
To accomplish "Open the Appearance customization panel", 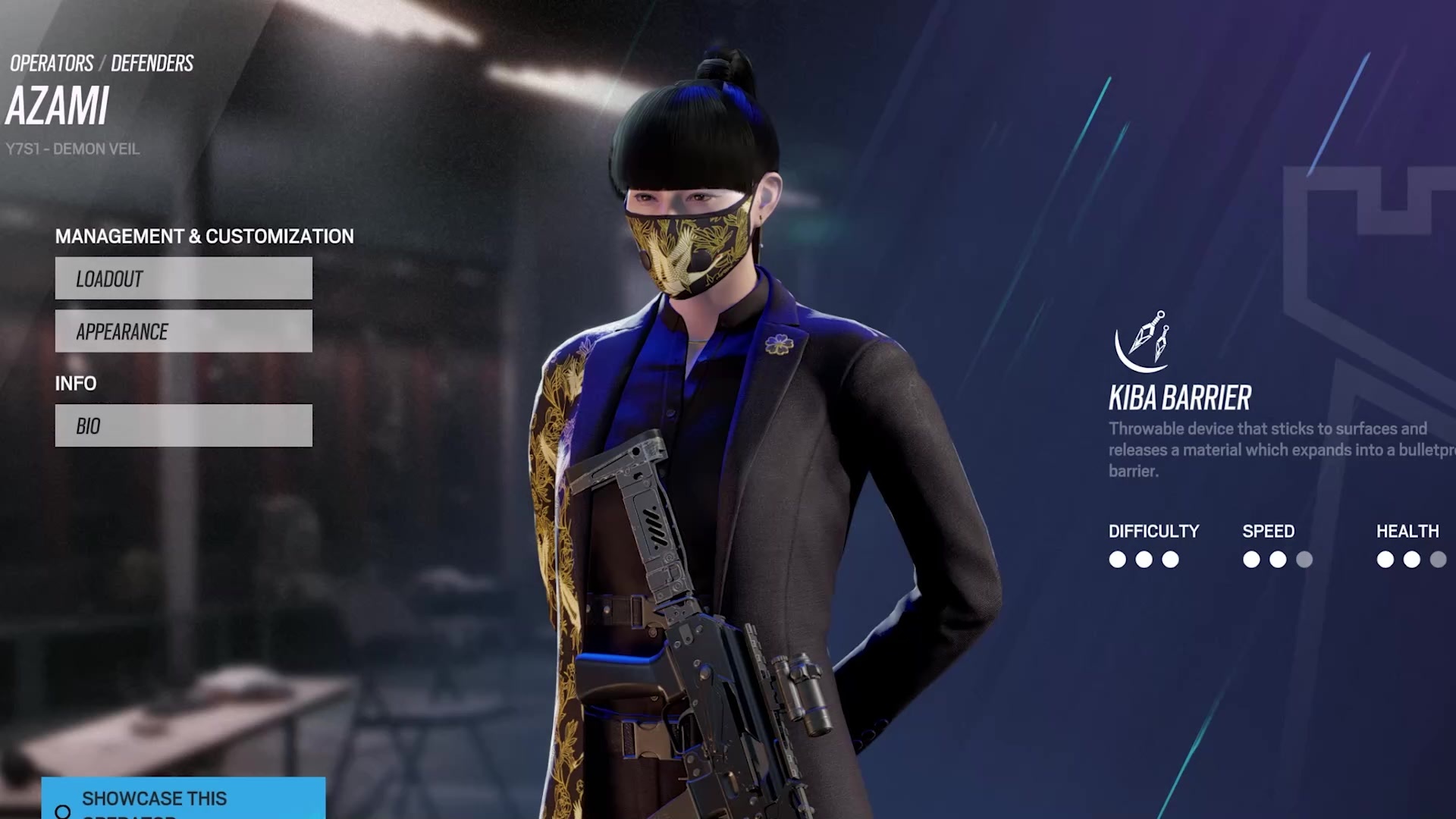I will [x=183, y=331].
